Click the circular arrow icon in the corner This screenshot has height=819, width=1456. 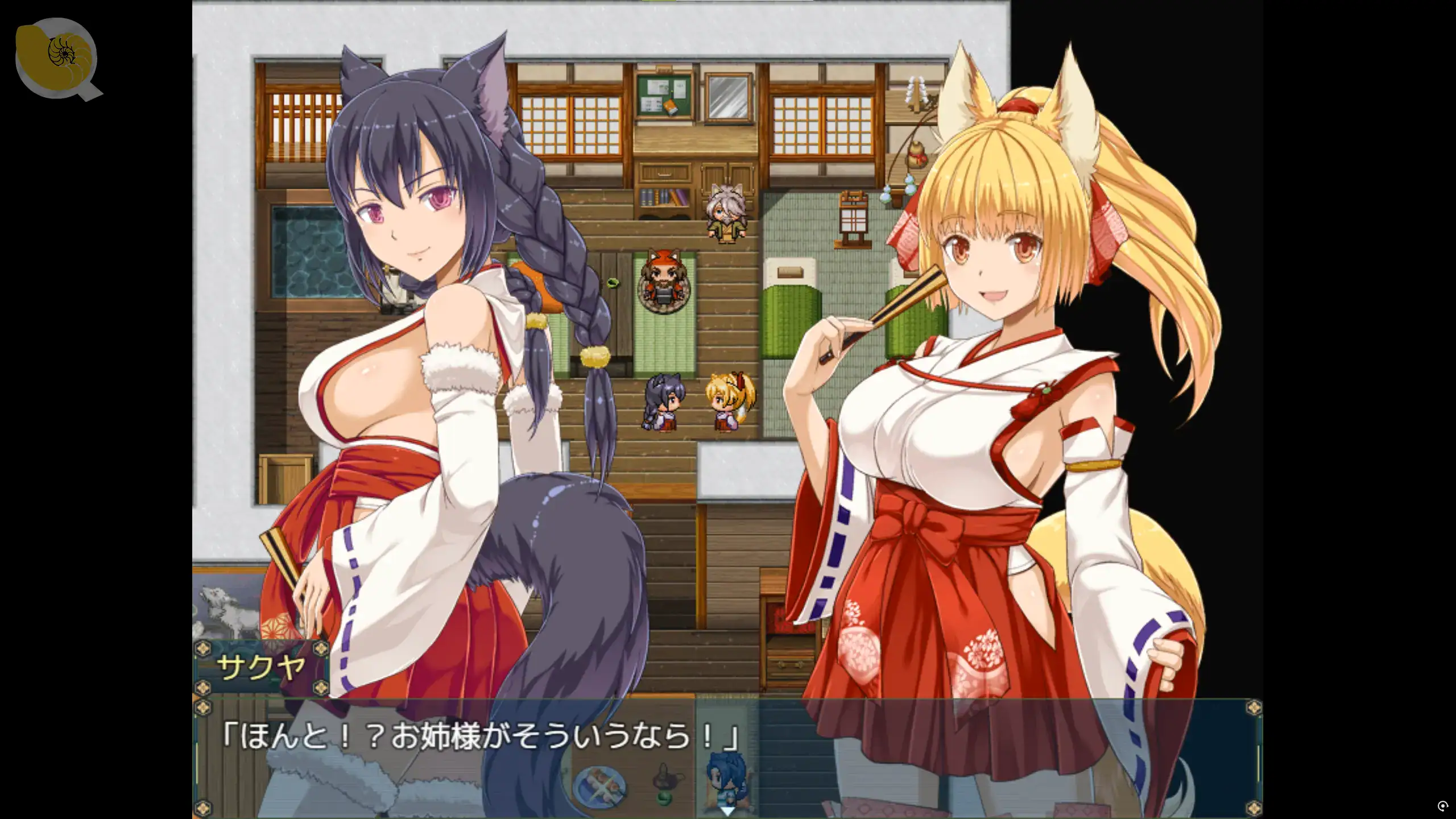pos(1442,806)
